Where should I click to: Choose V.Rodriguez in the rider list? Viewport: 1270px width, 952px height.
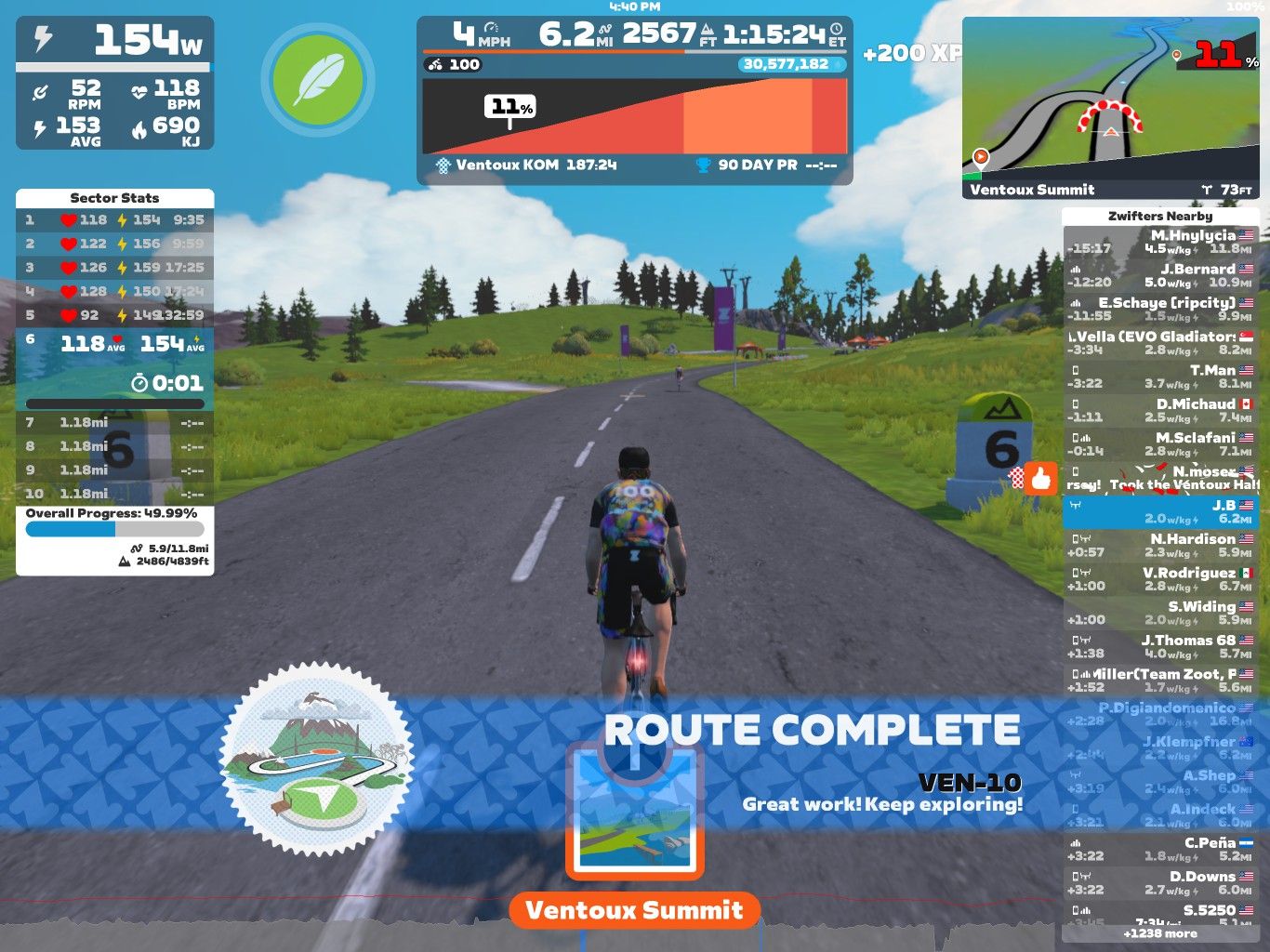1159,579
